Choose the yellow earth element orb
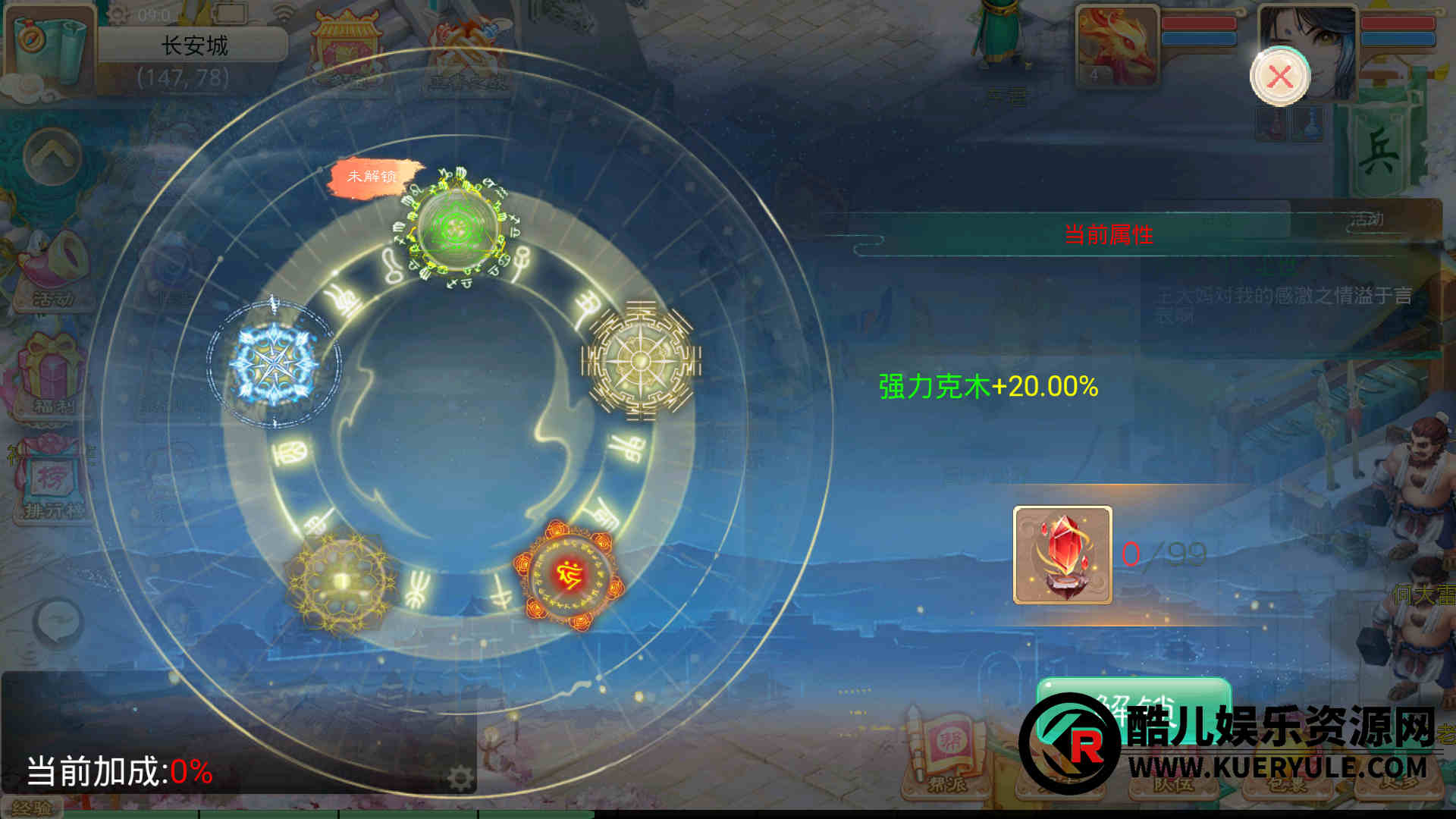Screen dimensions: 1456x819 click(340, 581)
